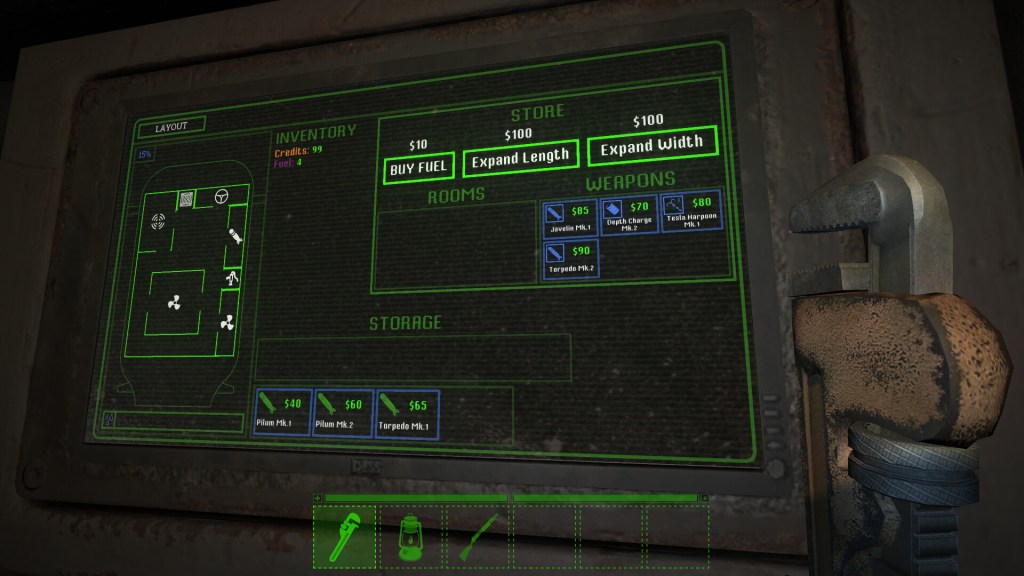Purchase the Expand Width upgrade
The width and height of the screenshot is (1024, 576).
click(652, 145)
